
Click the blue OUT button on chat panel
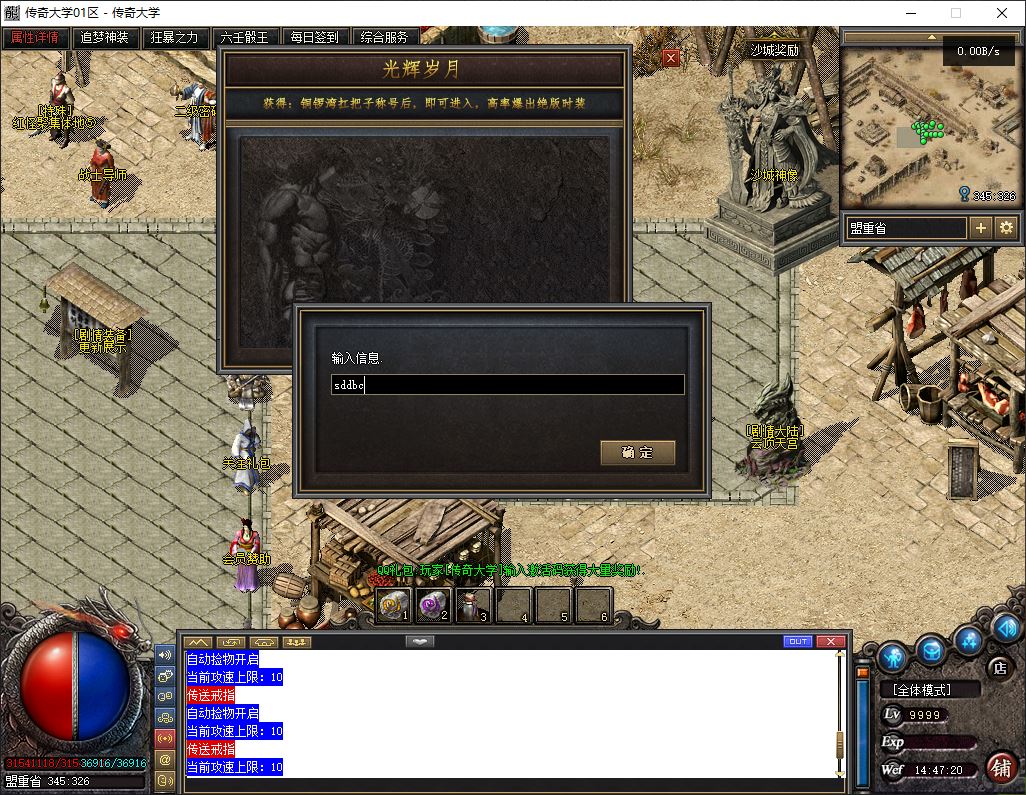(x=797, y=641)
